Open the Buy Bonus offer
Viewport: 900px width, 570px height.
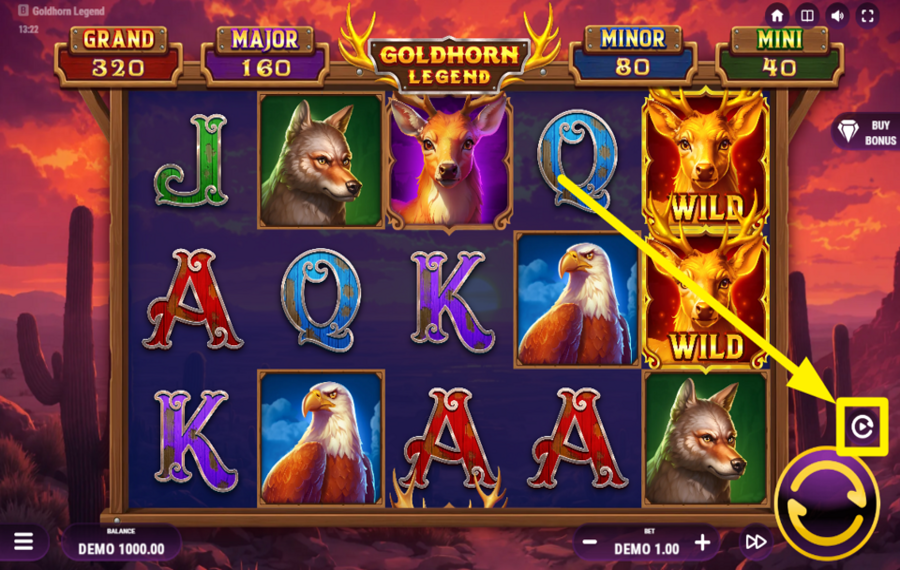tap(866, 132)
